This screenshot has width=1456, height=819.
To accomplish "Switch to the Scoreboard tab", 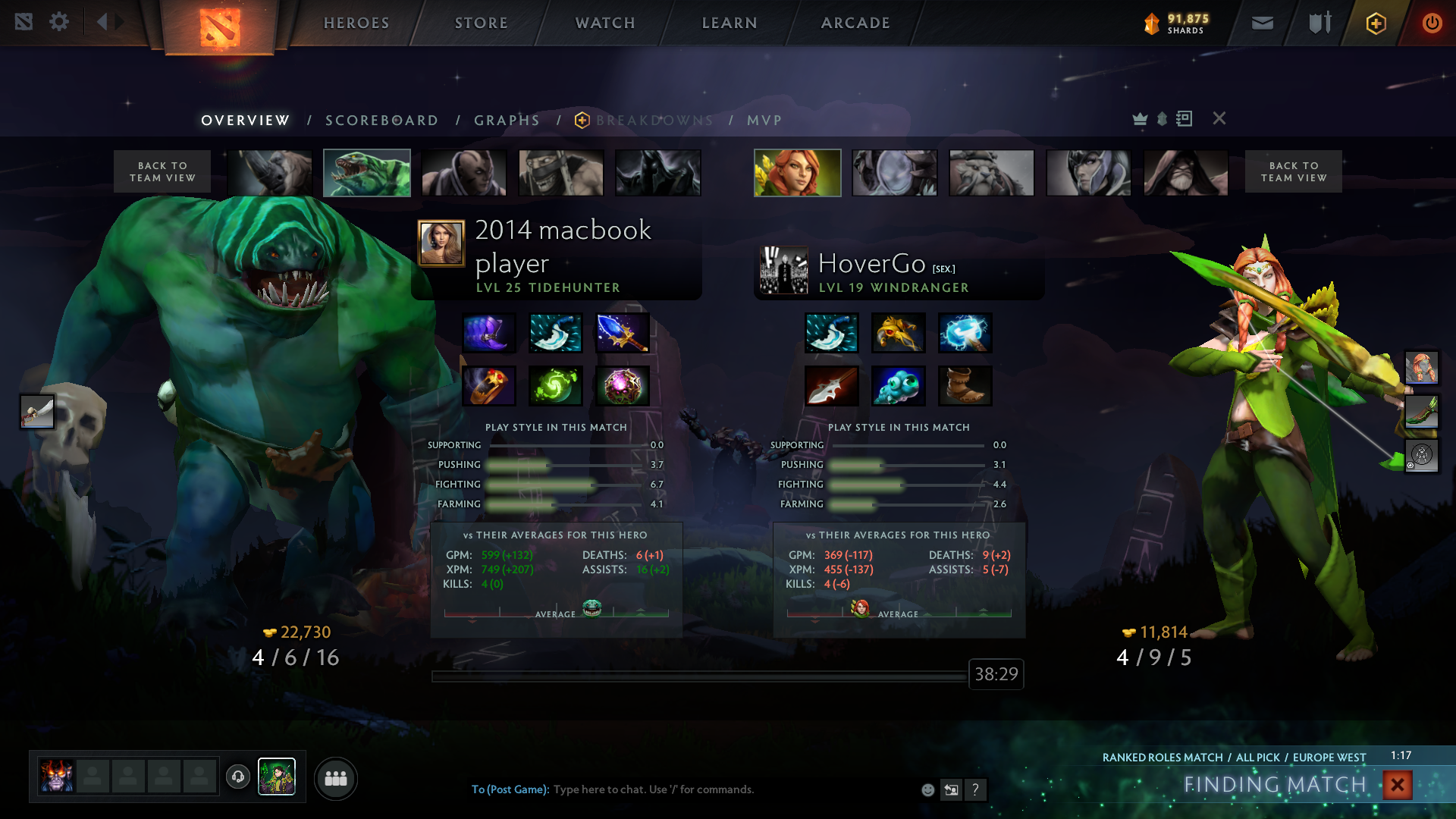I will (x=381, y=121).
